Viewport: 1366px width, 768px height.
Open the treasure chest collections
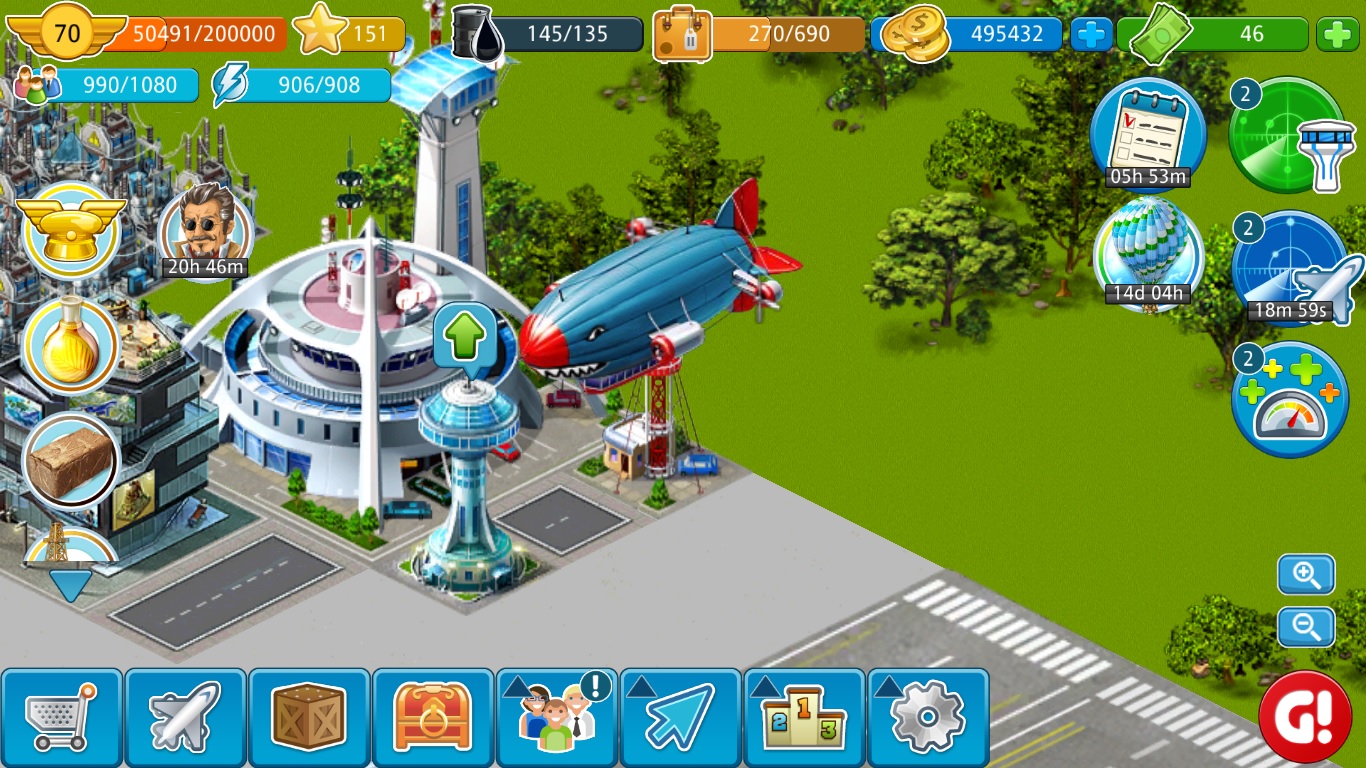(x=433, y=716)
